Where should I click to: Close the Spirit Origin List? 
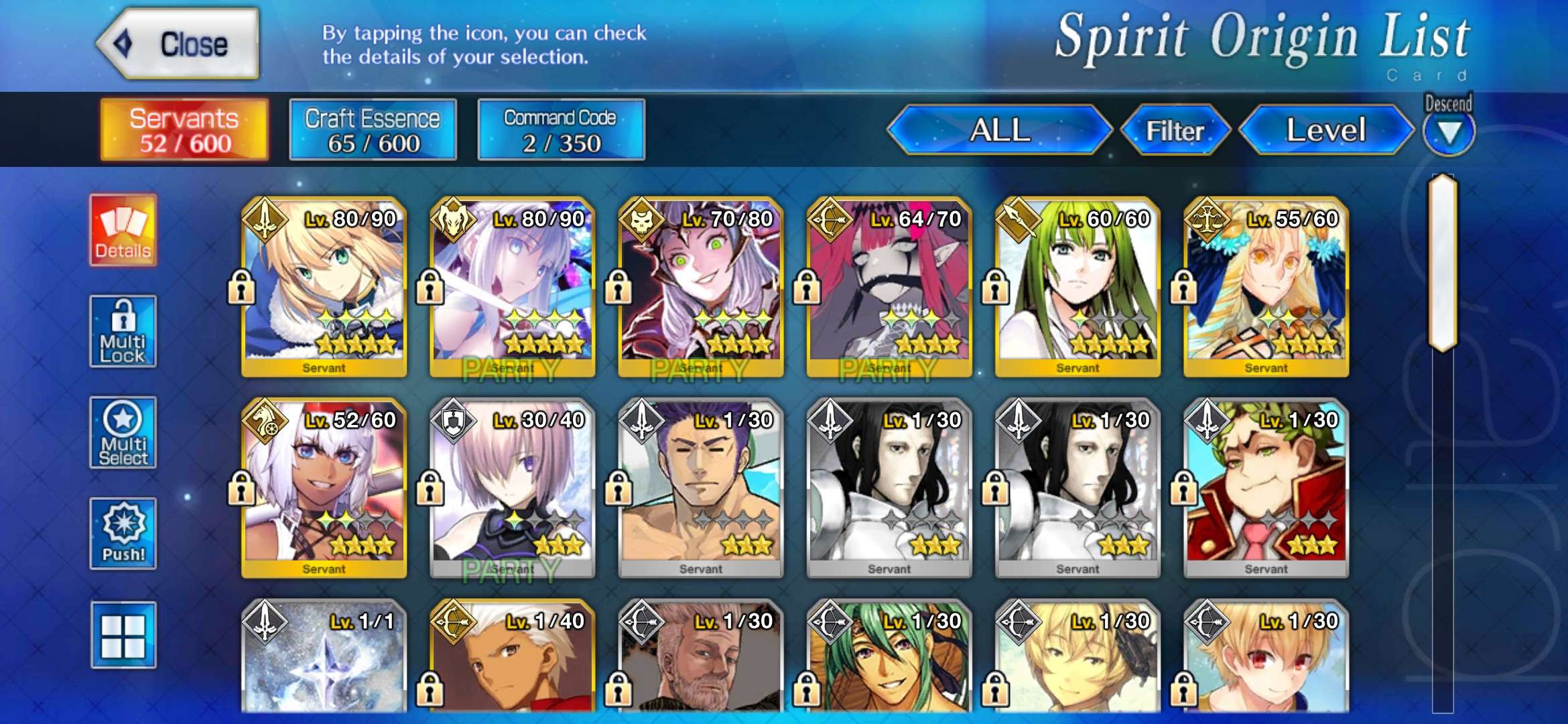(x=178, y=44)
